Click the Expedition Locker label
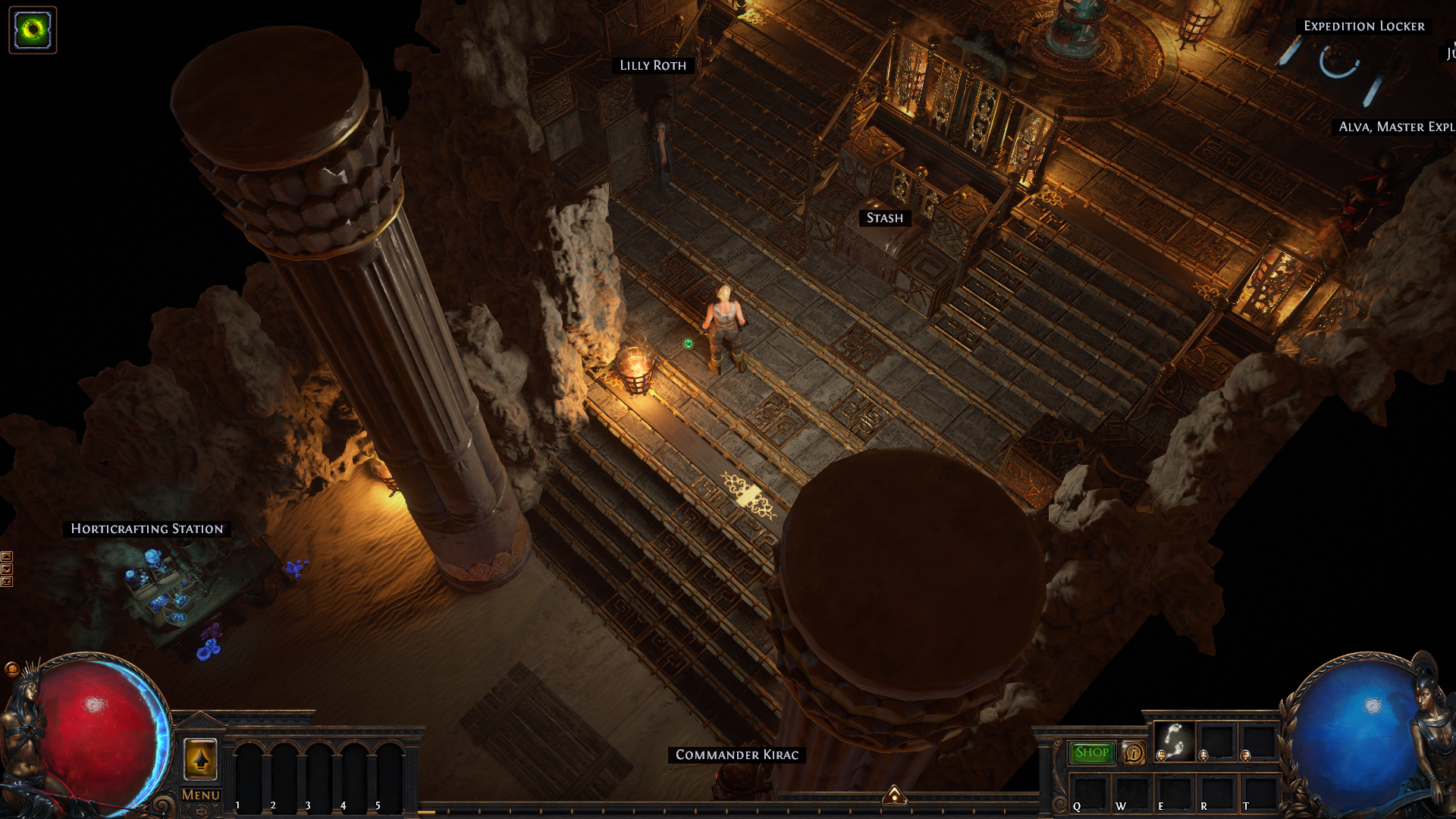This screenshot has height=819, width=1456. [x=1364, y=27]
